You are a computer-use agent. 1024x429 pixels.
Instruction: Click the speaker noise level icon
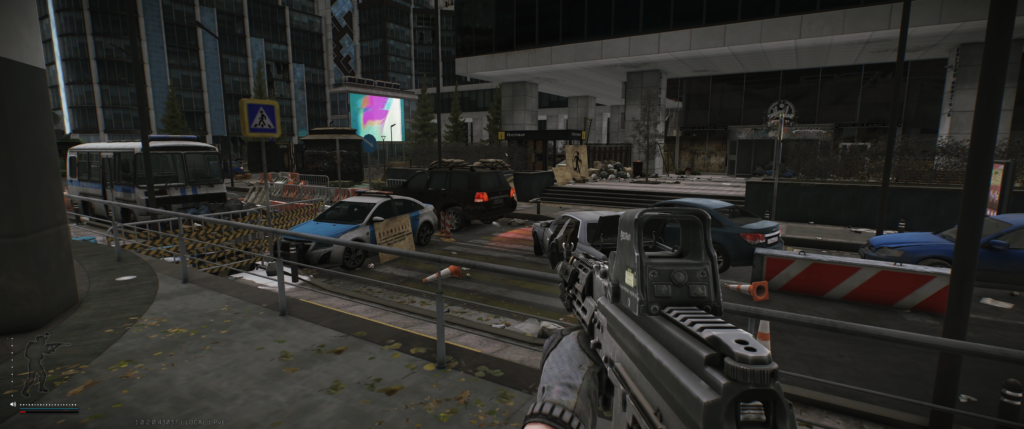[x=13, y=405]
